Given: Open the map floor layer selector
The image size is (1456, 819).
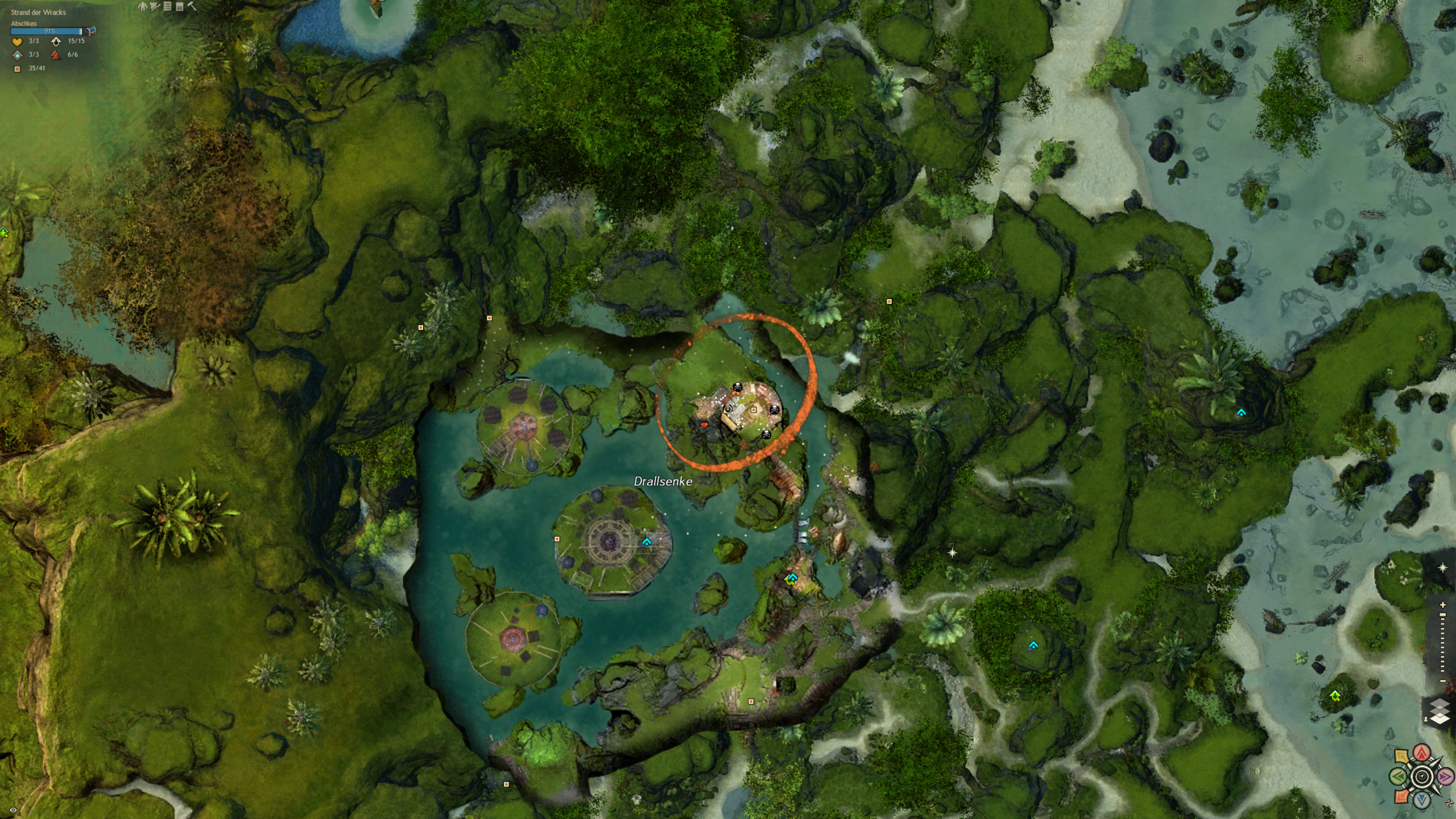Looking at the screenshot, I should [x=1439, y=711].
